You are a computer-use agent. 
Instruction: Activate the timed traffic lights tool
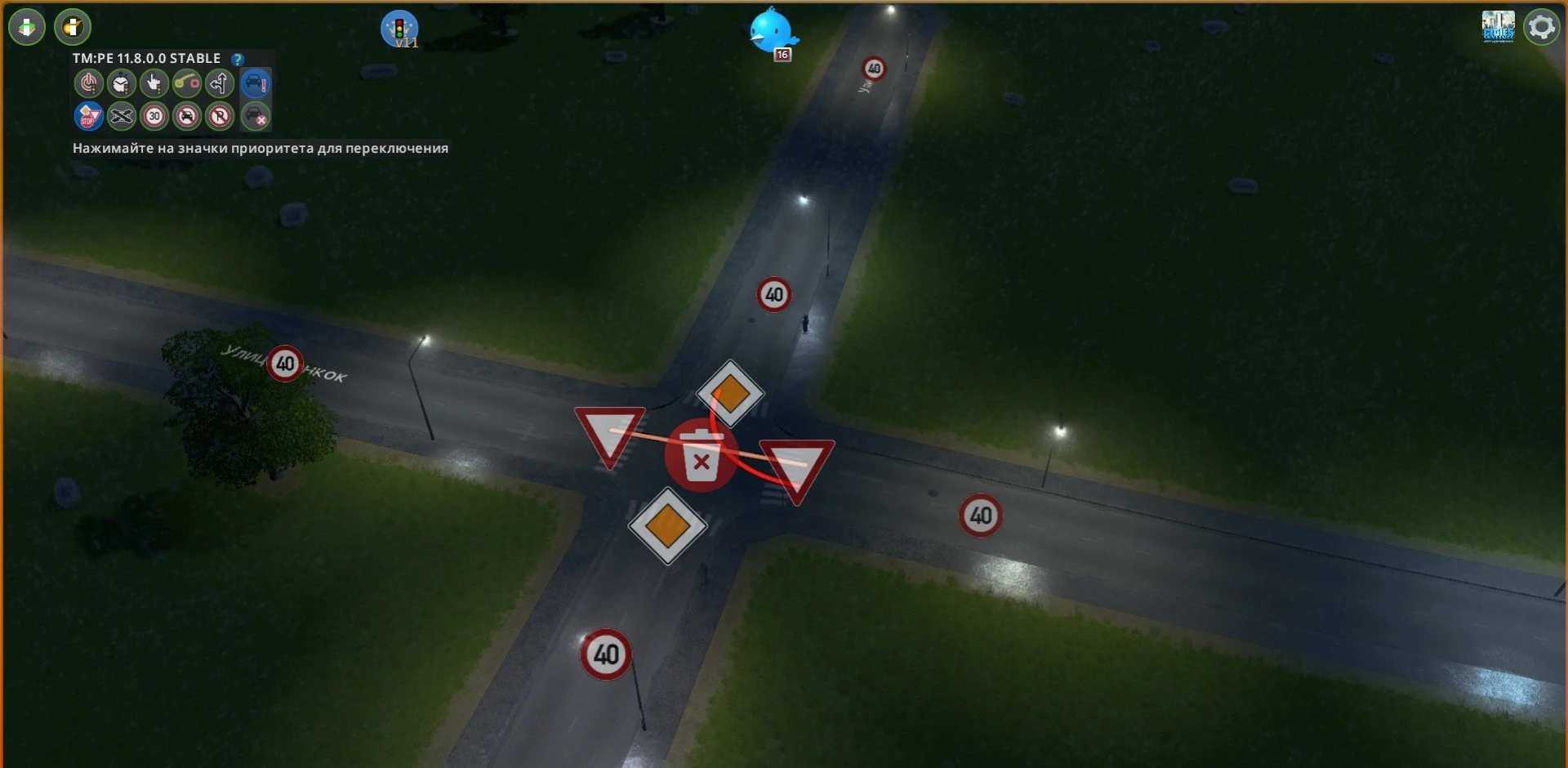click(122, 83)
